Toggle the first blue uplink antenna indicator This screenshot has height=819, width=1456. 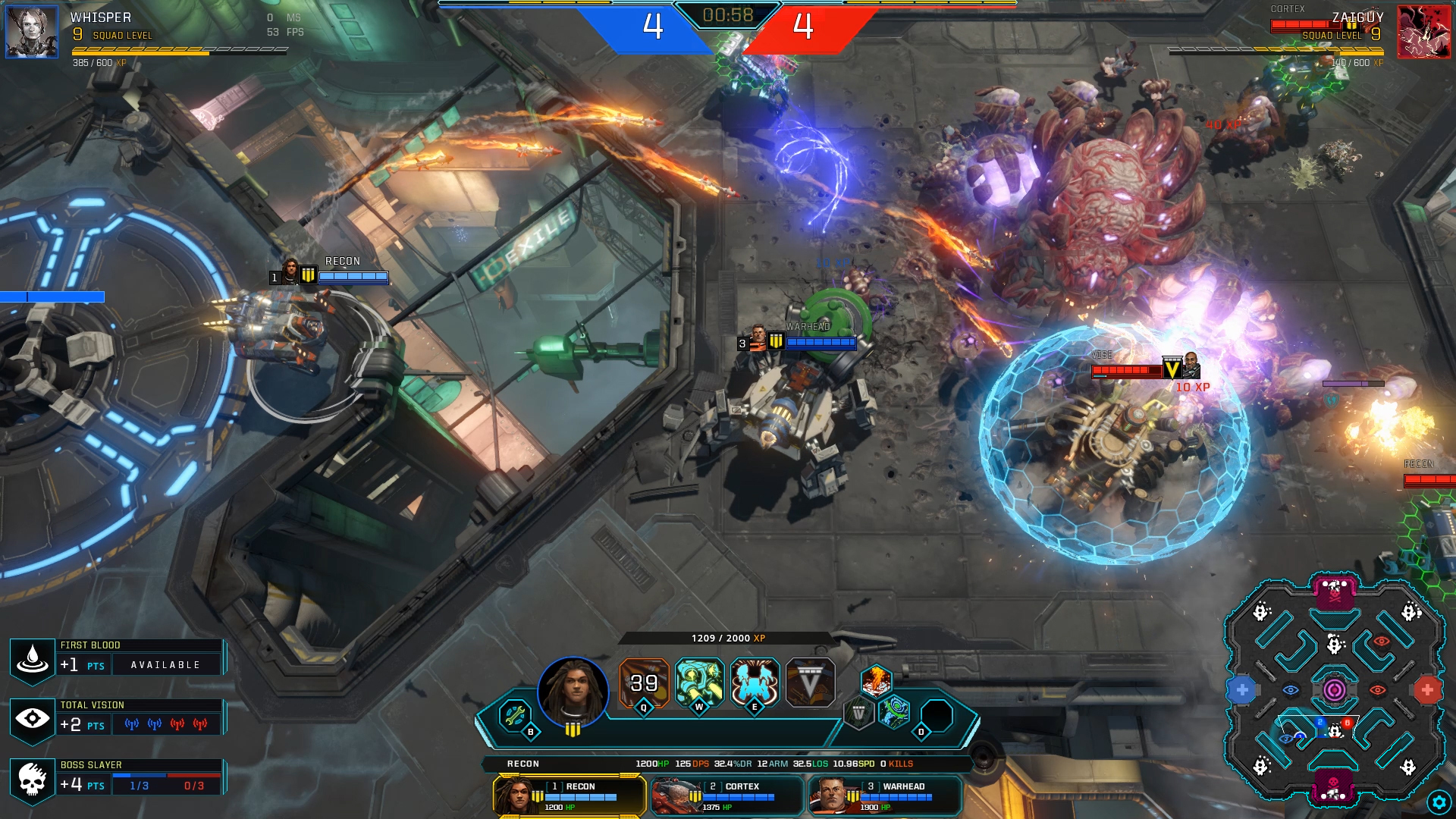coord(132,725)
